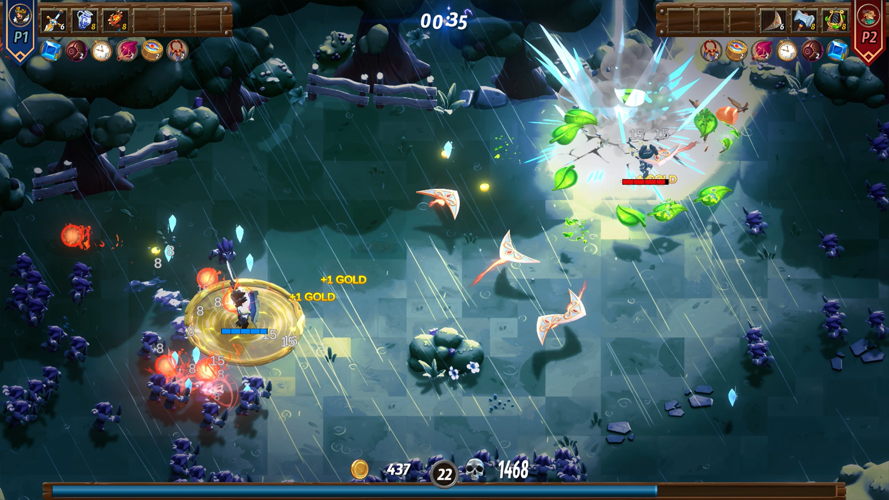
Task: Click P2's red amulet passive icon
Action: (x=711, y=50)
